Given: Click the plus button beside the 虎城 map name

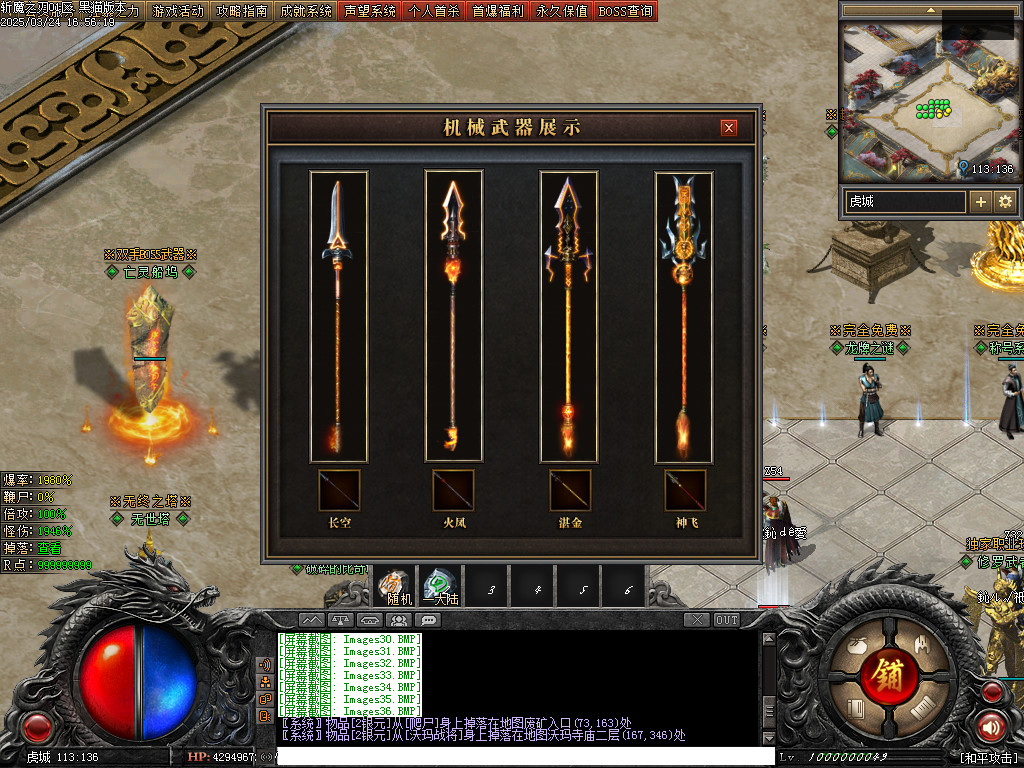Looking at the screenshot, I should (x=981, y=201).
